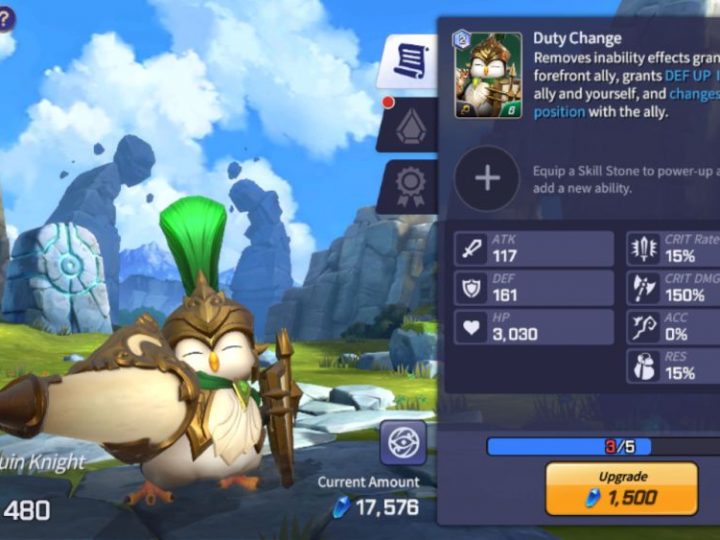Image resolution: width=720 pixels, height=540 pixels.
Task: Open the medal ribbon tab
Action: click(410, 186)
